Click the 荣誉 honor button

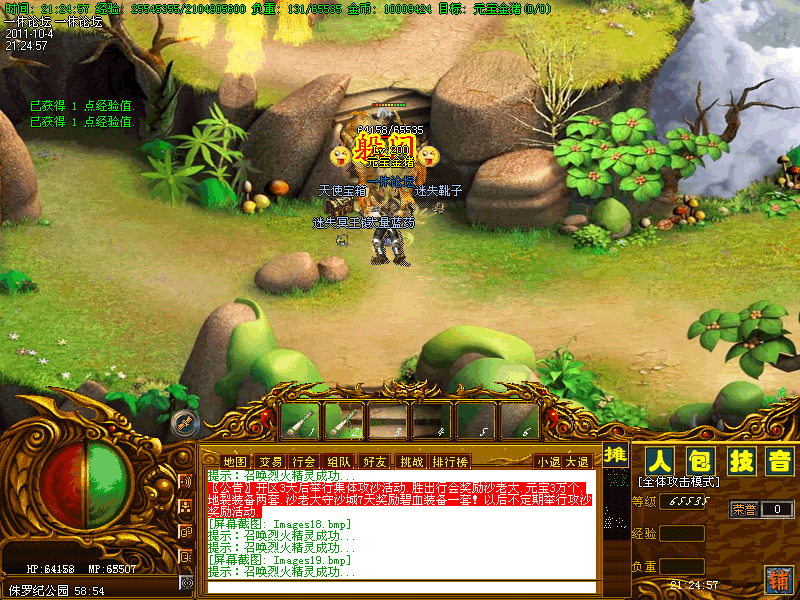click(x=743, y=509)
